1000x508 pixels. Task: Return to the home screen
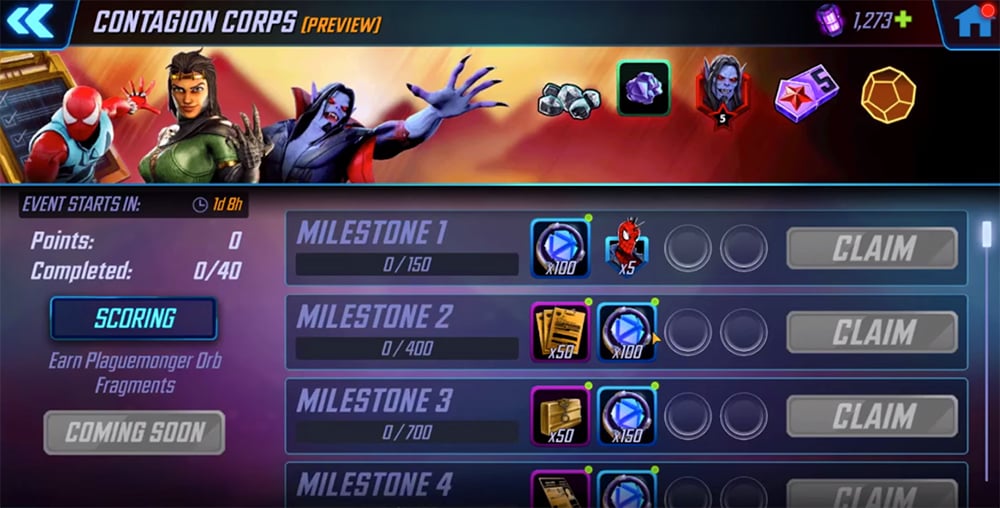972,22
